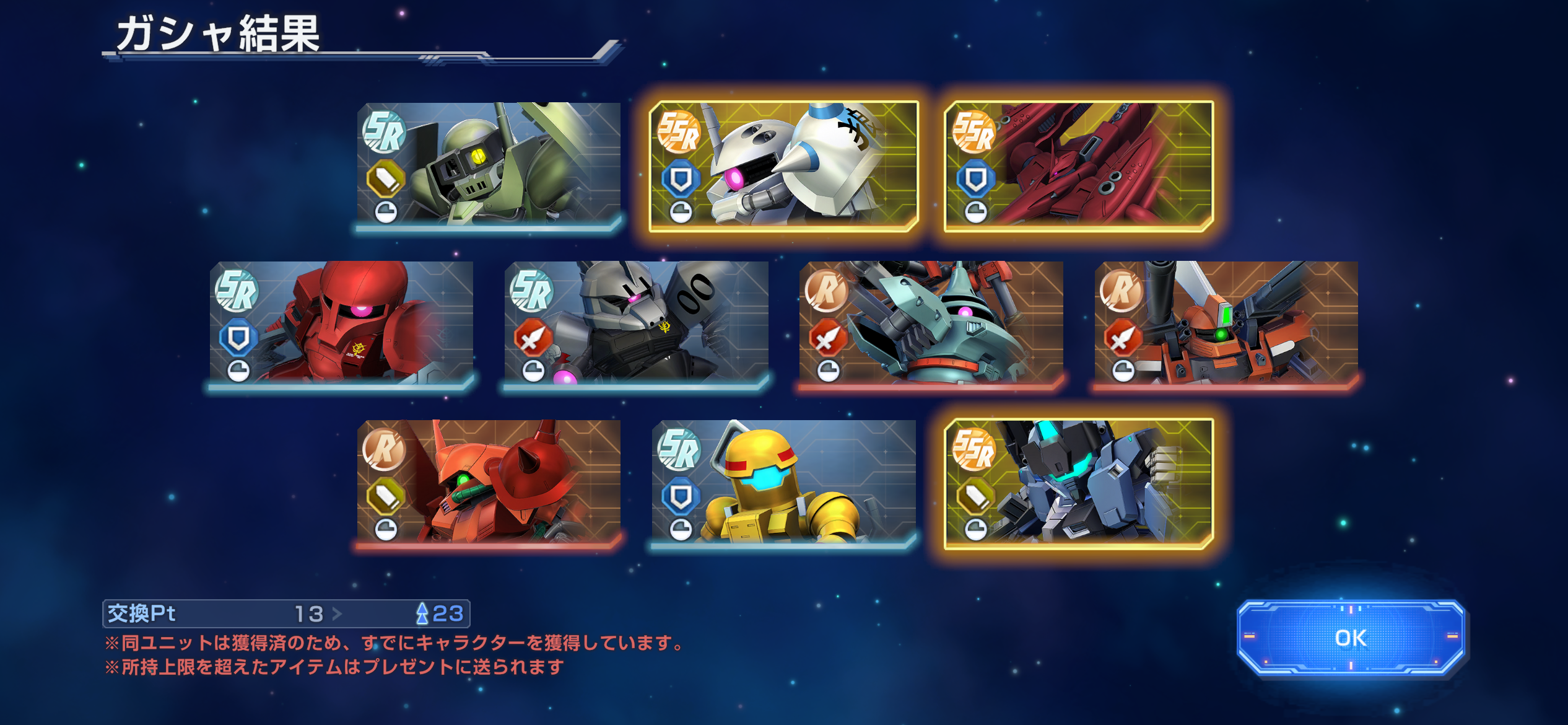Choose the teal clawed R unit card
The width and height of the screenshot is (1568, 725).
pos(931,324)
